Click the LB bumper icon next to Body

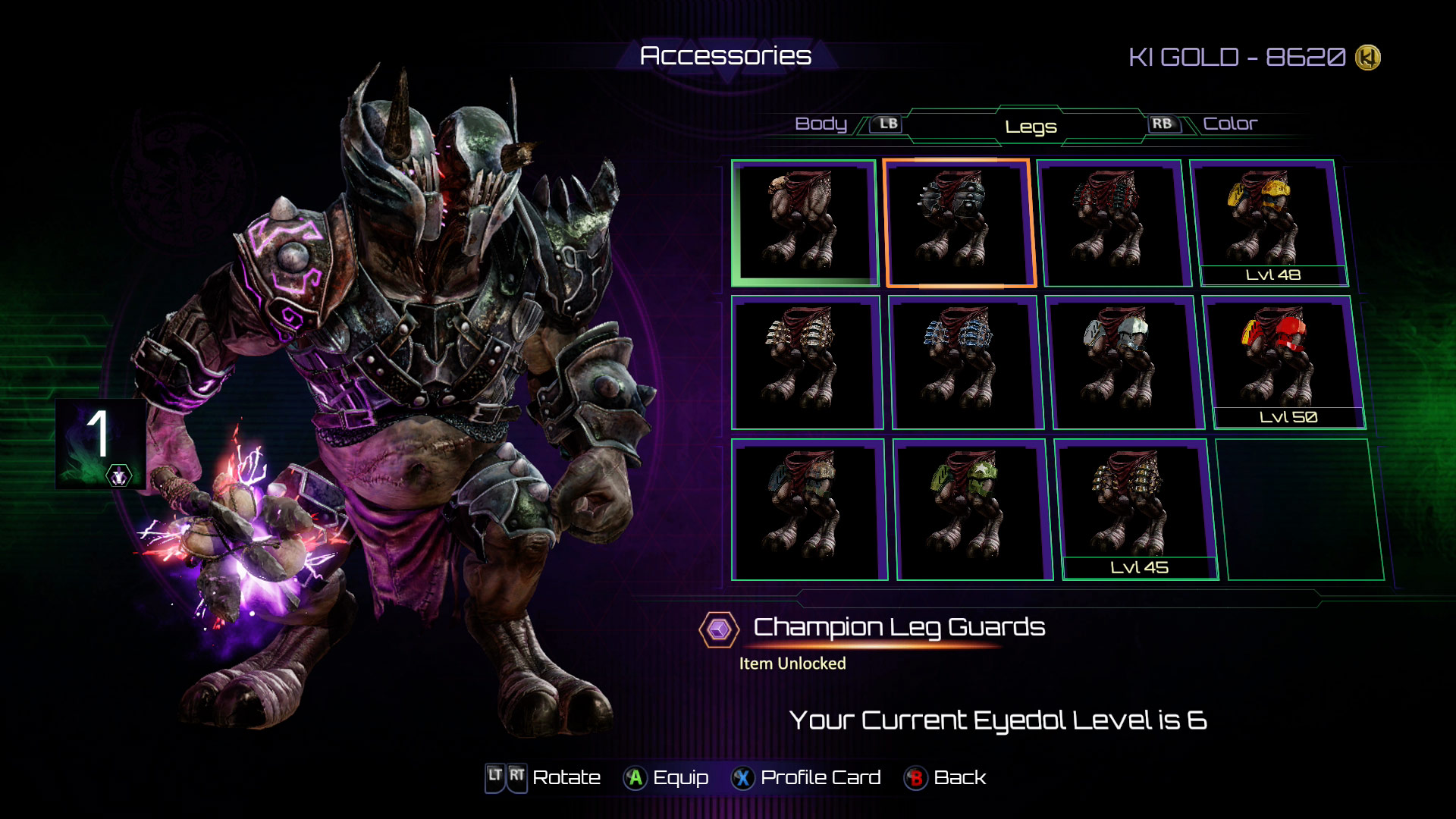point(886,124)
